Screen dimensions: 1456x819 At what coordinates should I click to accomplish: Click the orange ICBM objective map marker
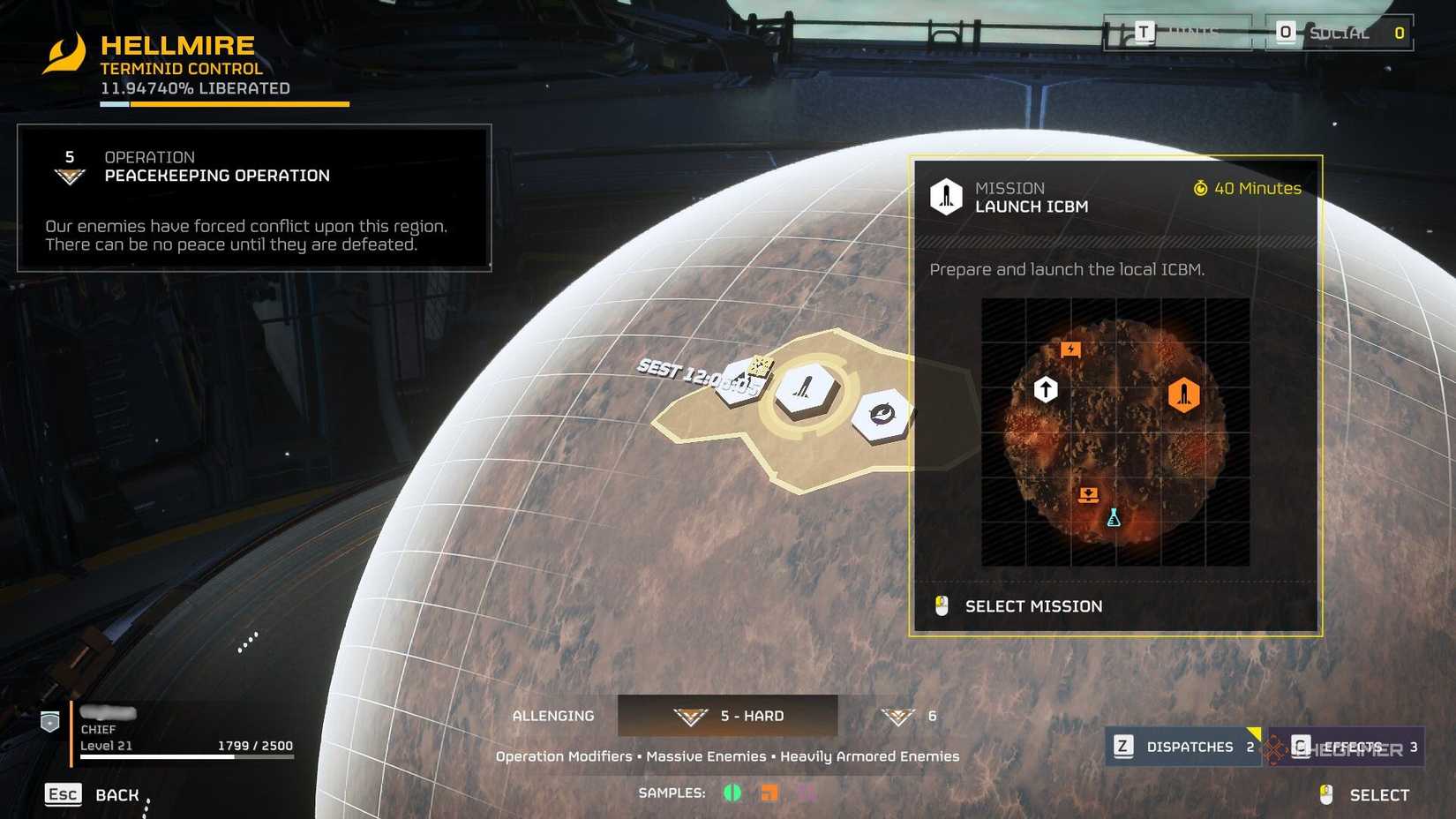tap(1183, 394)
